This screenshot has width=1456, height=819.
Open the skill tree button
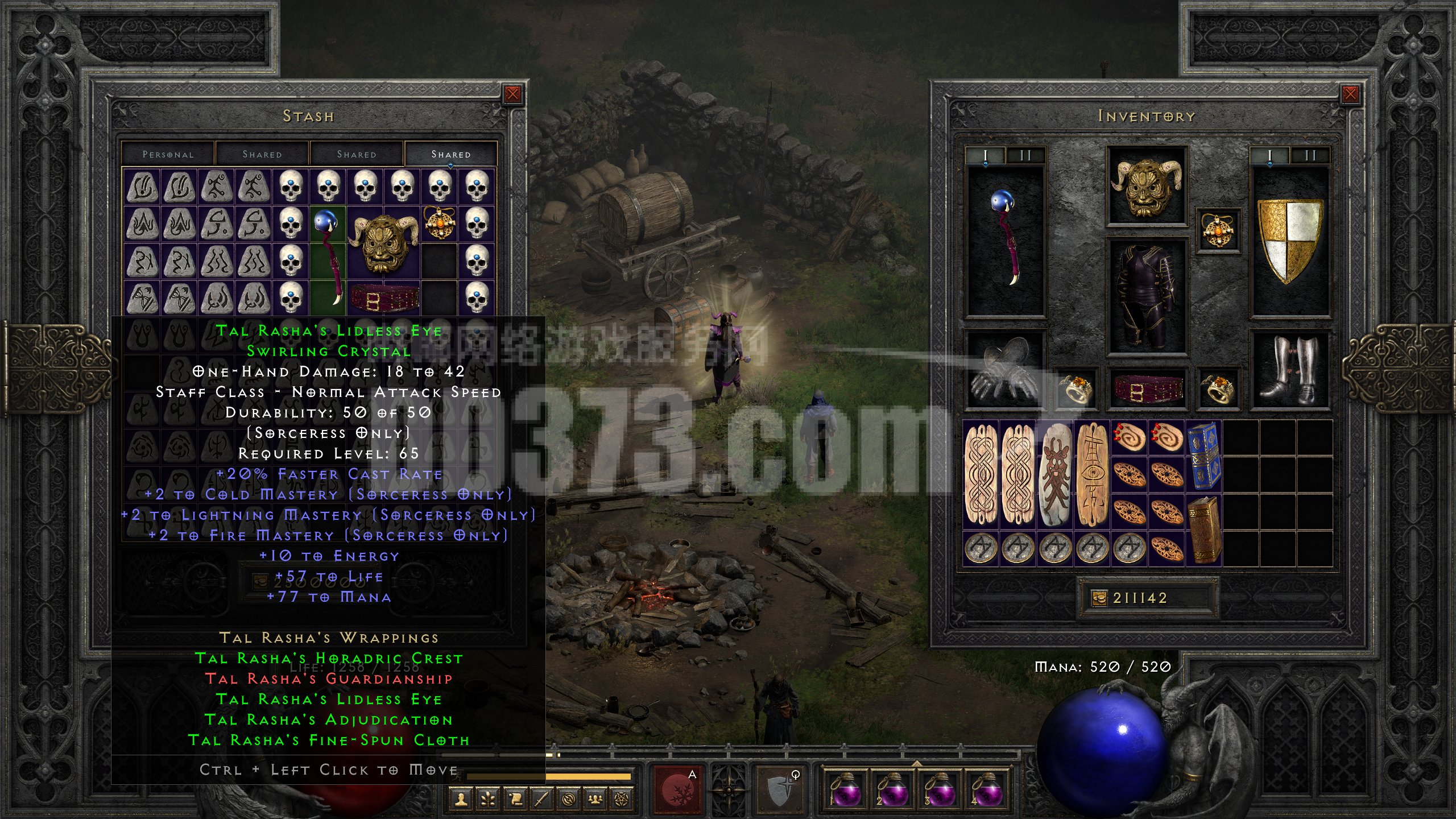(x=488, y=800)
